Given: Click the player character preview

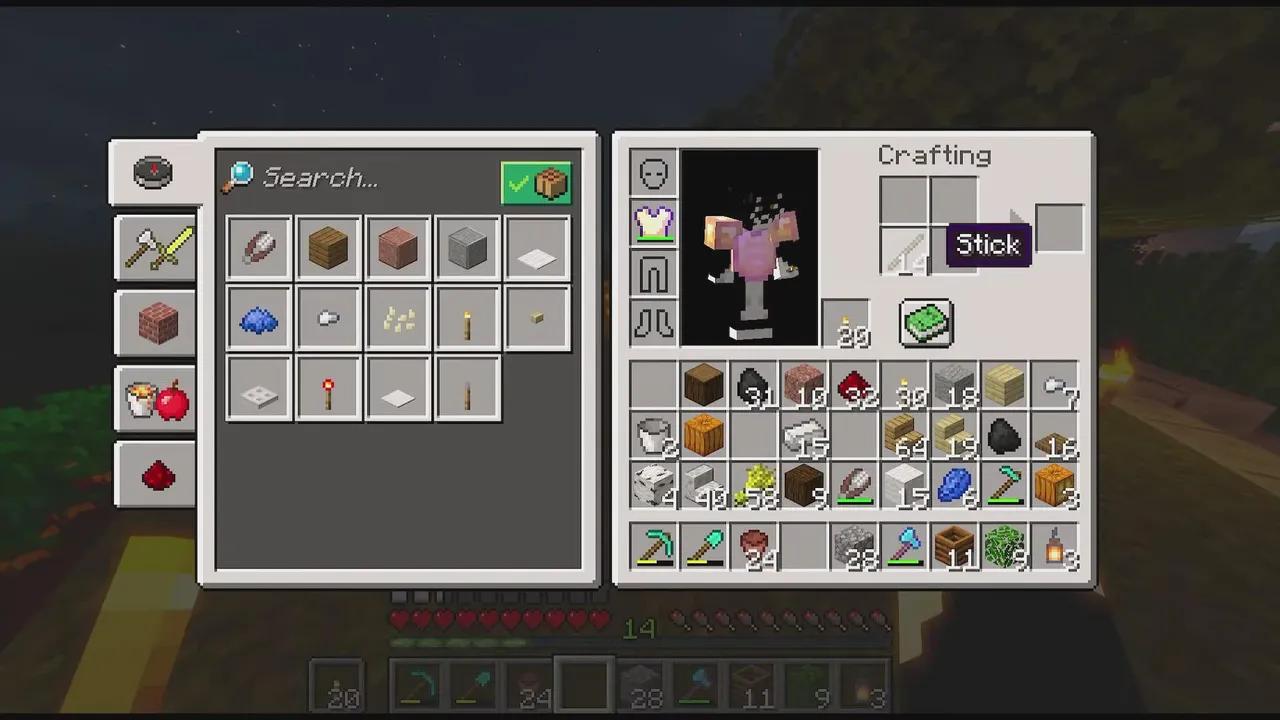Looking at the screenshot, I should point(750,250).
